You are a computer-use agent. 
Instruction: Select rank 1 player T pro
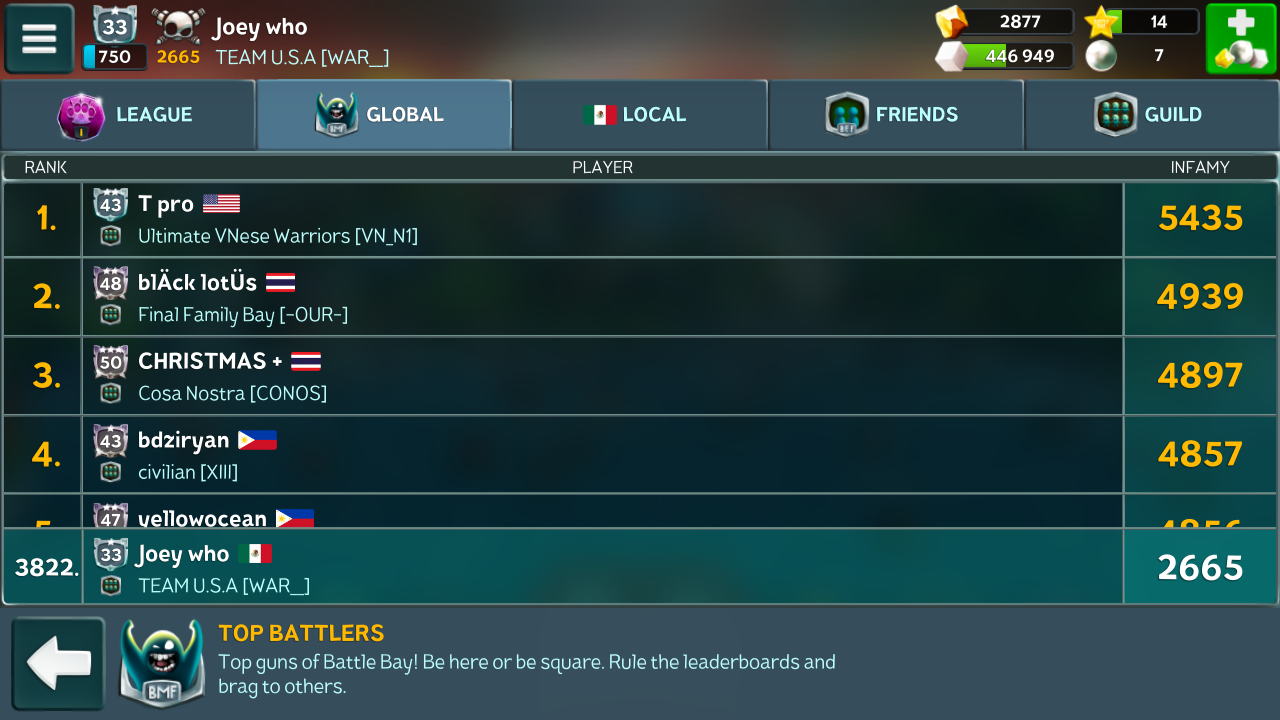click(x=602, y=219)
